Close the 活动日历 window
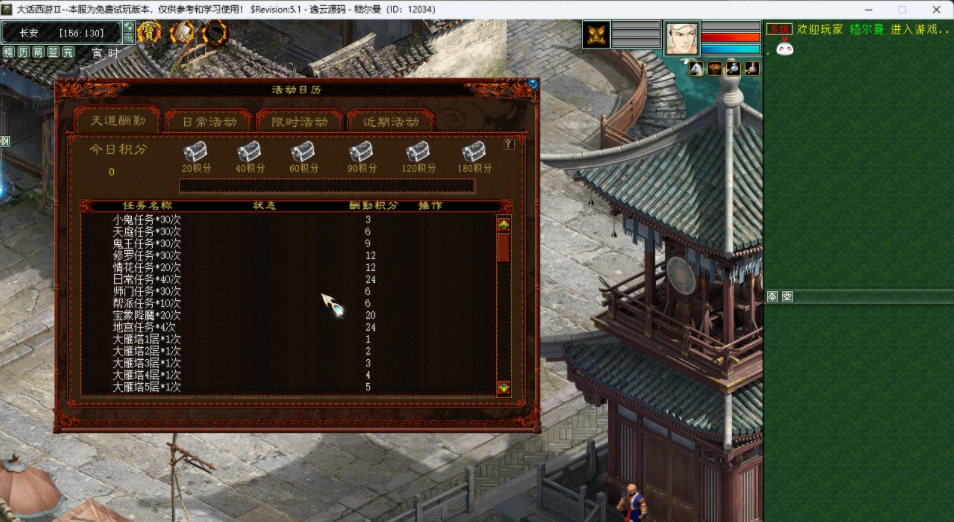This screenshot has width=954, height=522. 533,85
